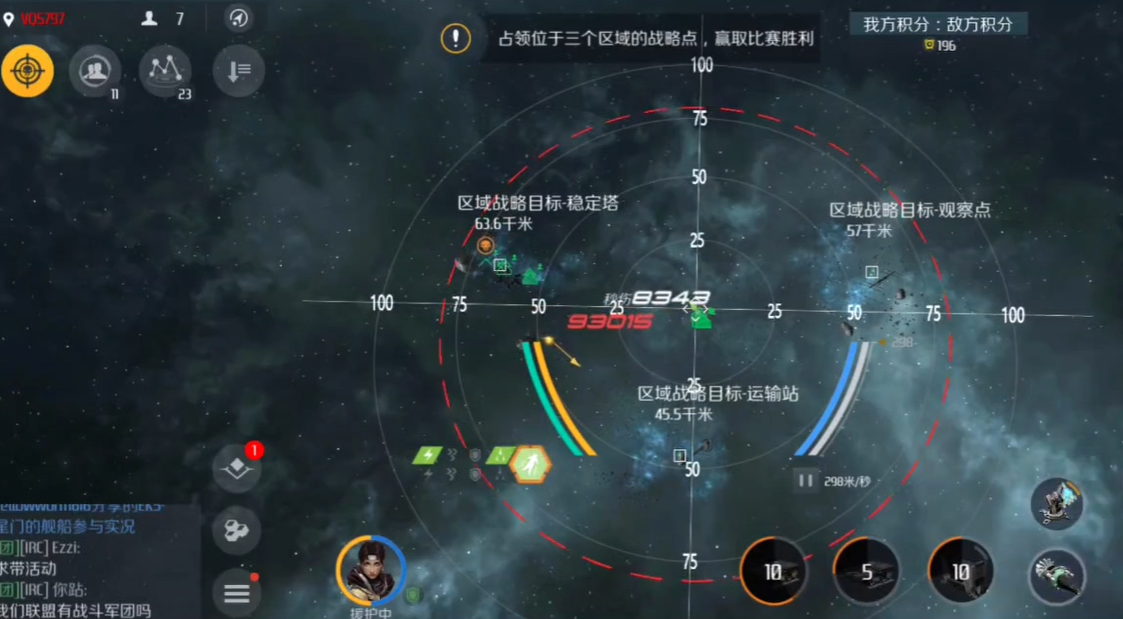Open the three-line main menu button
Image resolution: width=1123 pixels, height=619 pixels.
tap(237, 593)
